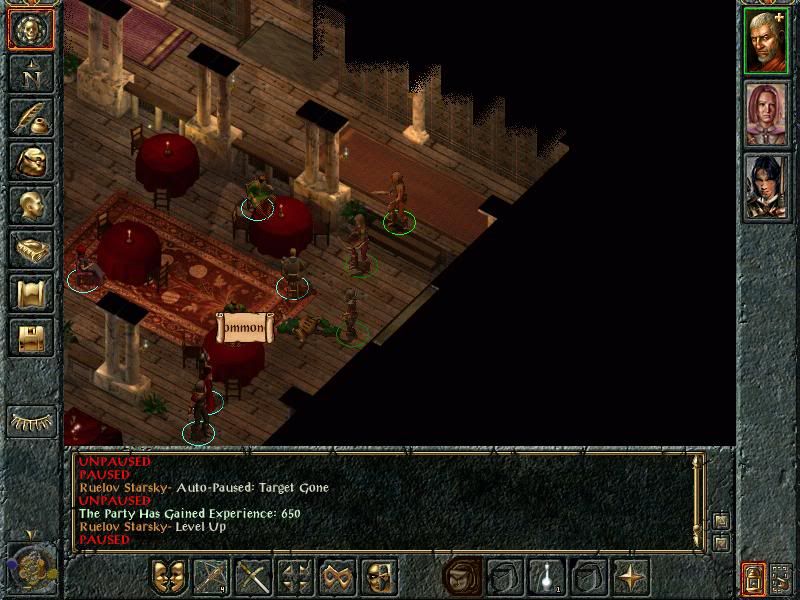Activate the talk masks action button

pyautogui.click(x=169, y=577)
